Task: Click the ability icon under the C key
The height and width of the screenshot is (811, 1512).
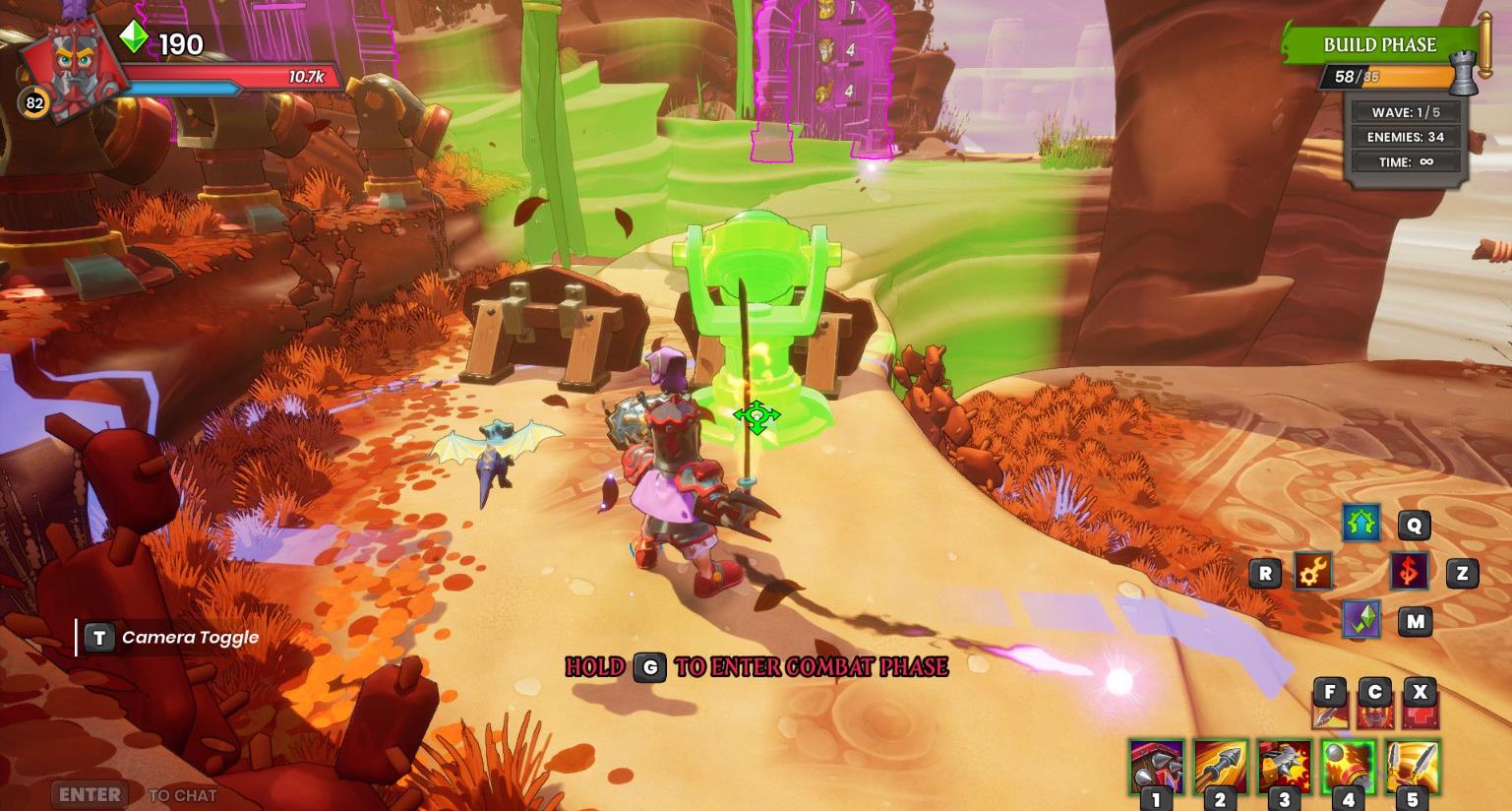Action: (1375, 705)
